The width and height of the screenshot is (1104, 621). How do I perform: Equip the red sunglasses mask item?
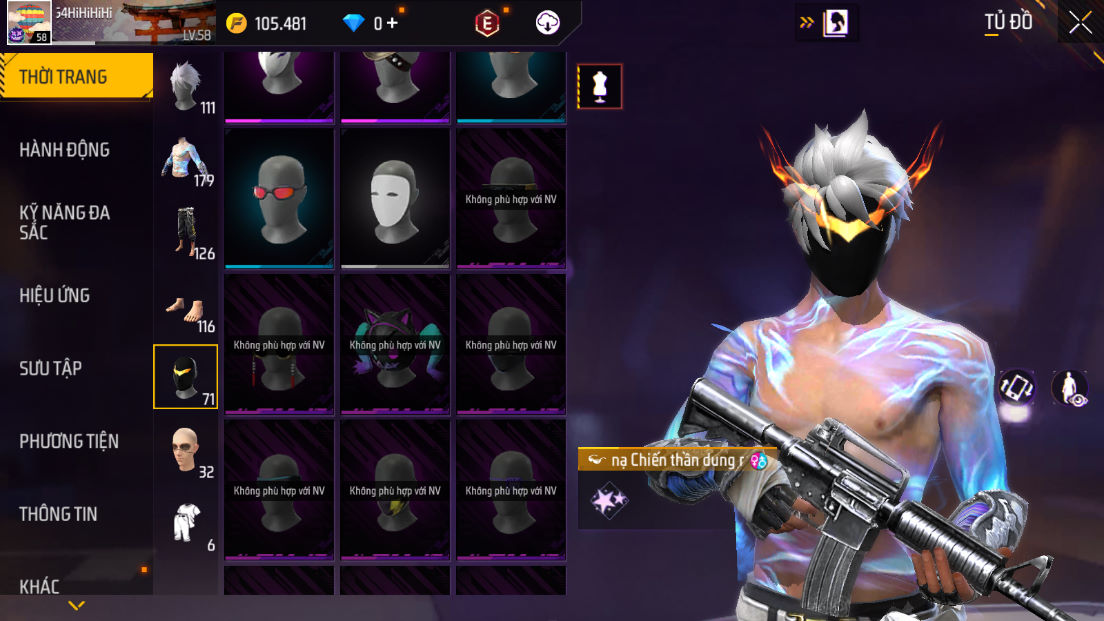280,197
